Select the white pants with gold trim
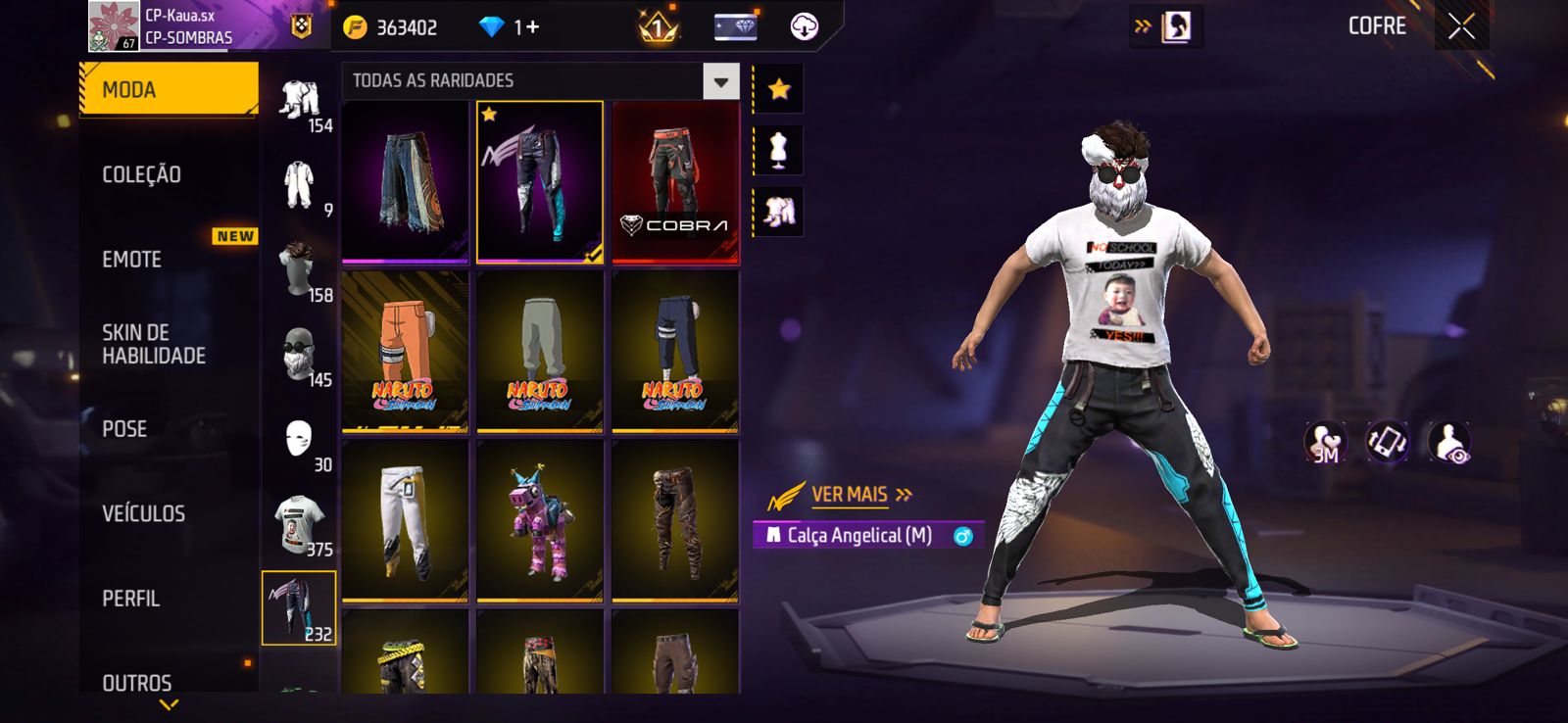 click(405, 520)
